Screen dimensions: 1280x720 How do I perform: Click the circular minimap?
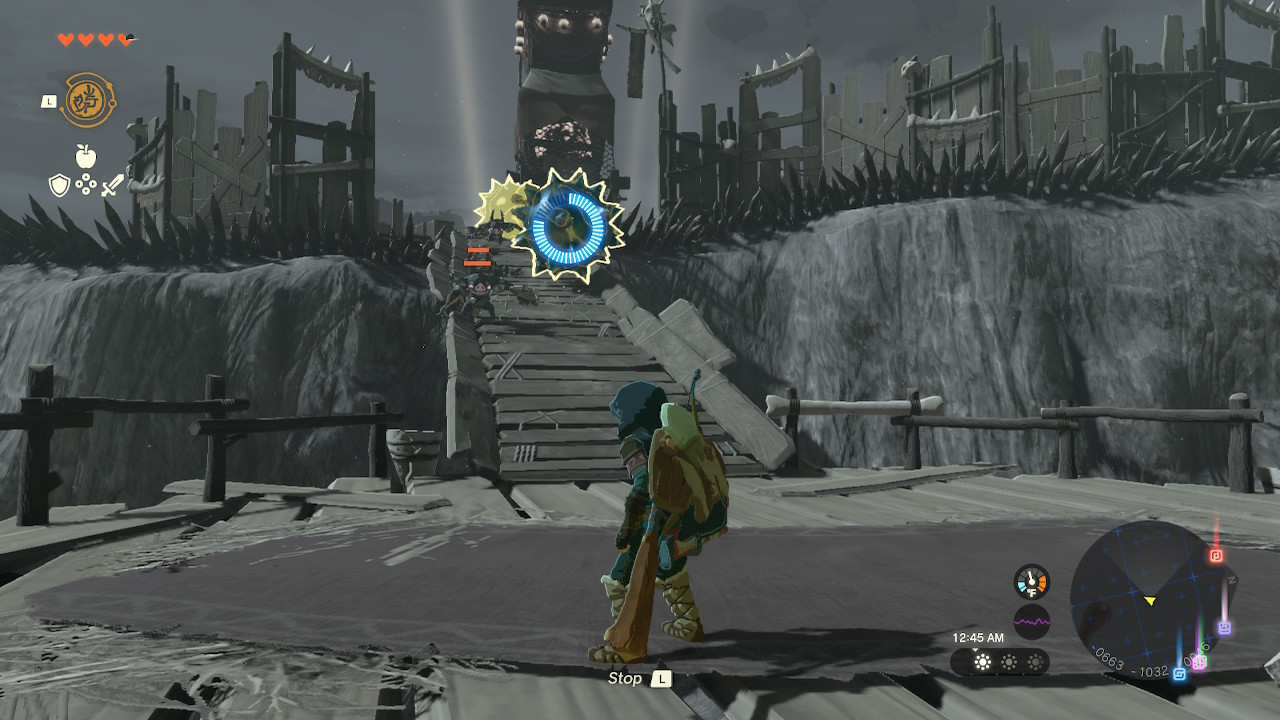click(1149, 600)
